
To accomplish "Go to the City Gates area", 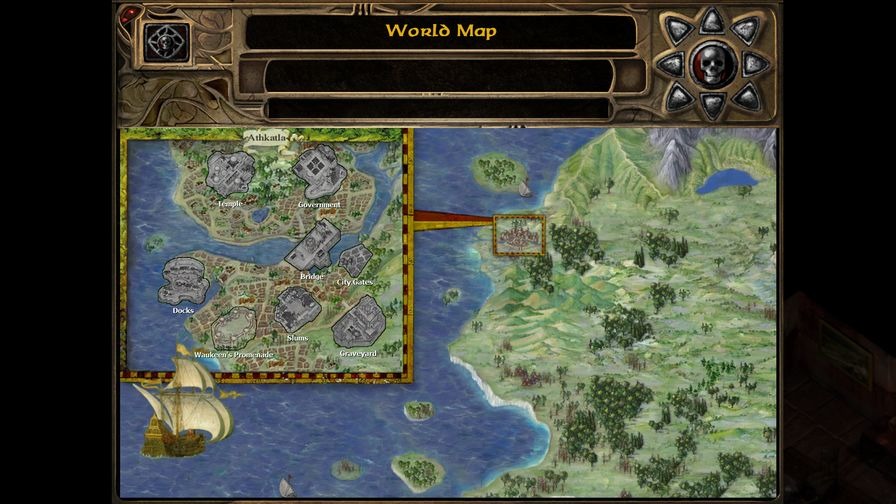I will click(355, 262).
